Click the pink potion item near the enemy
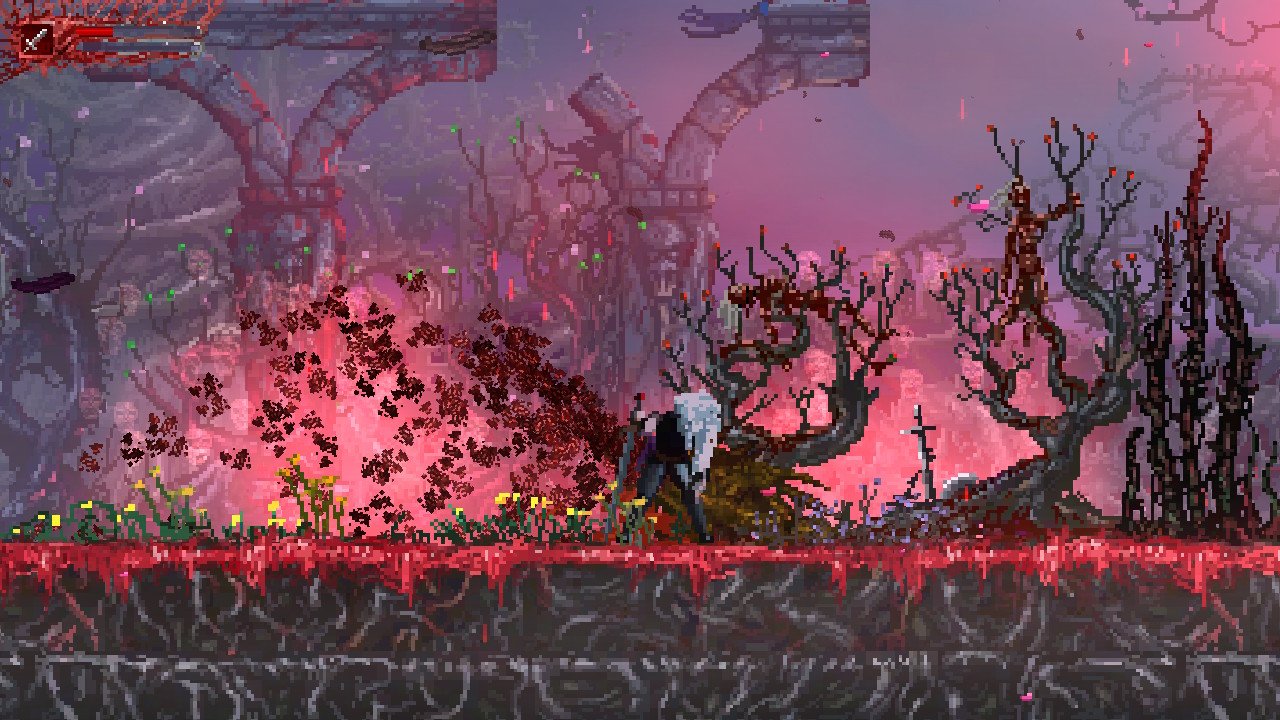1280x720 pixels. point(976,206)
